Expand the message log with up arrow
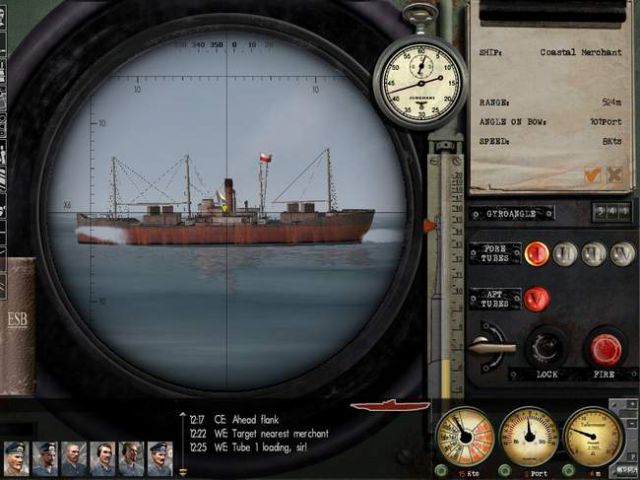 tap(181, 415)
